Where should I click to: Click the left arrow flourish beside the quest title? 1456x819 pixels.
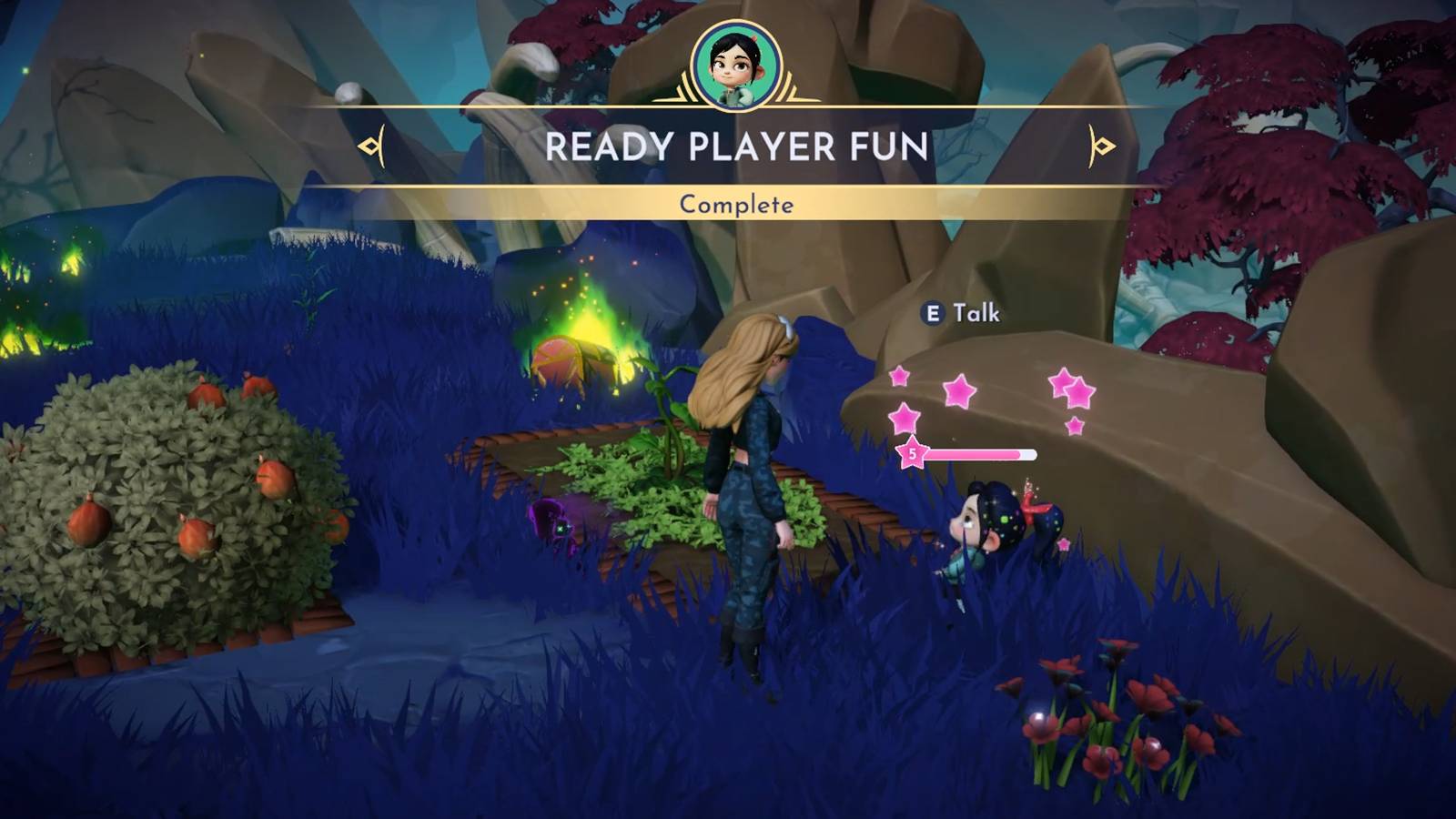pyautogui.click(x=372, y=147)
